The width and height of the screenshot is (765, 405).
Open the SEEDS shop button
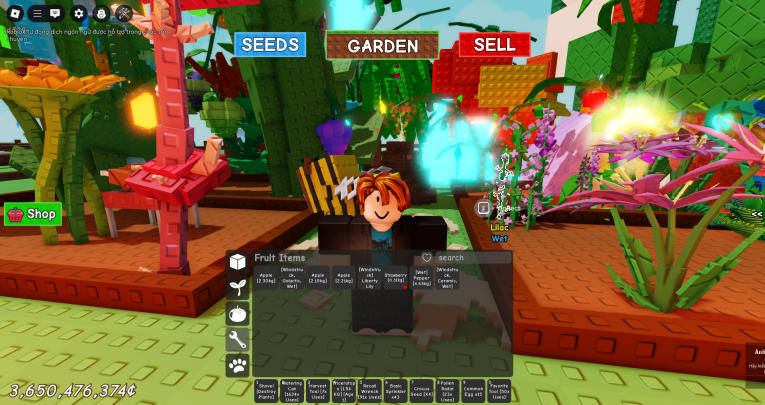pyautogui.click(x=270, y=45)
